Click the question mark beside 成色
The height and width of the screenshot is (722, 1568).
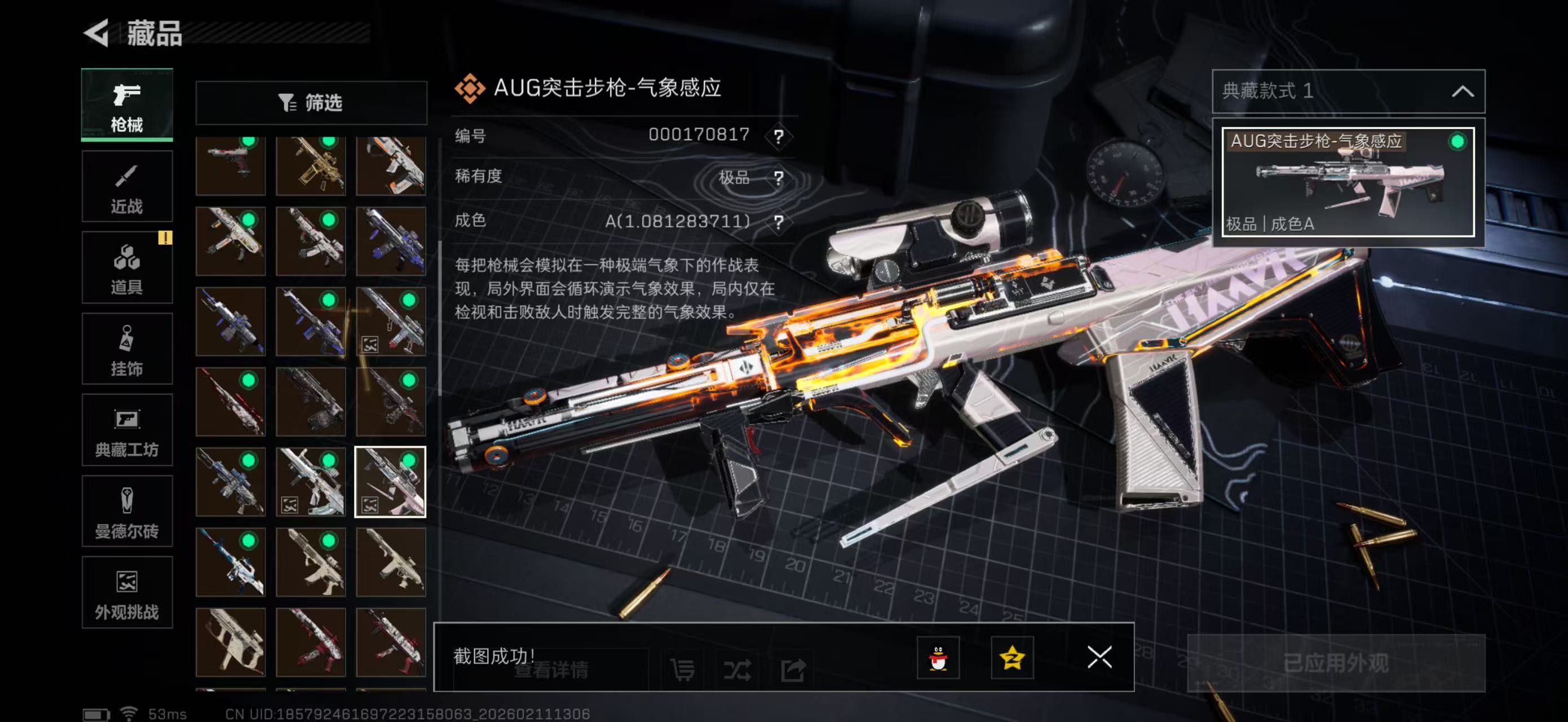click(x=779, y=221)
